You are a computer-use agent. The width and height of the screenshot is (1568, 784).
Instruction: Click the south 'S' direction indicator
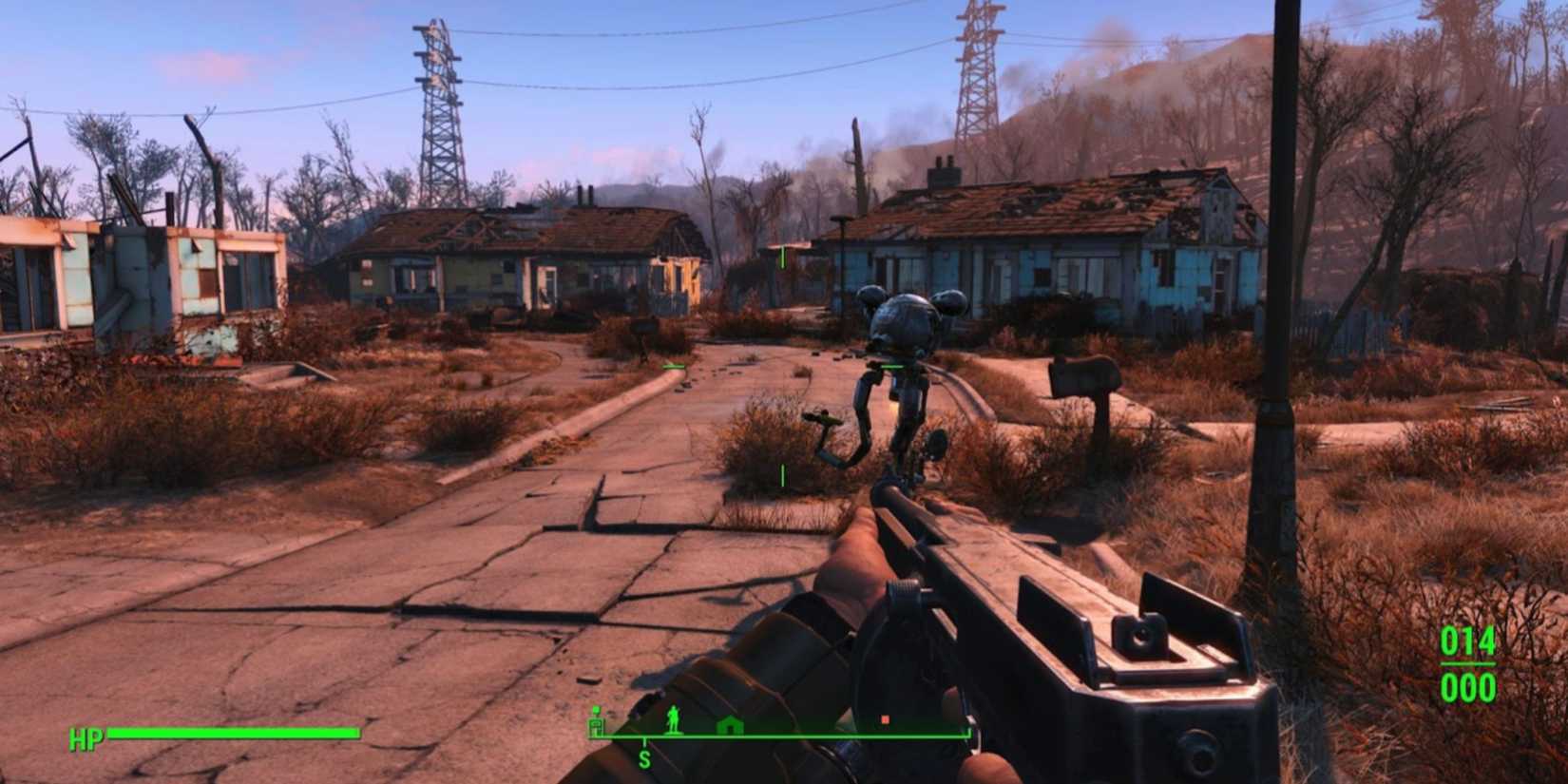644,757
